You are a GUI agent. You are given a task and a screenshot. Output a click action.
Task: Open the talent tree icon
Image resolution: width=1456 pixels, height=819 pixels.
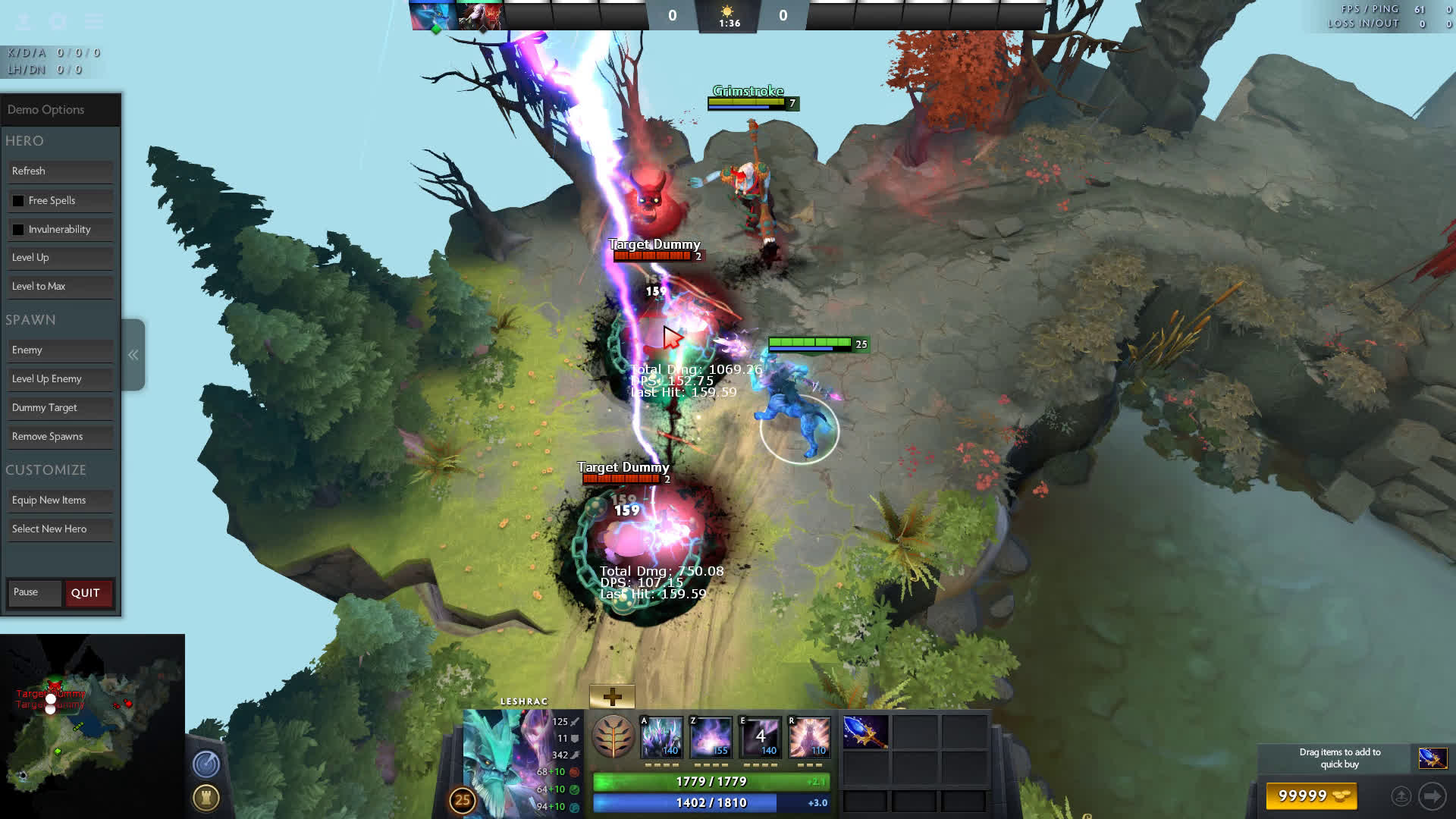tap(613, 737)
